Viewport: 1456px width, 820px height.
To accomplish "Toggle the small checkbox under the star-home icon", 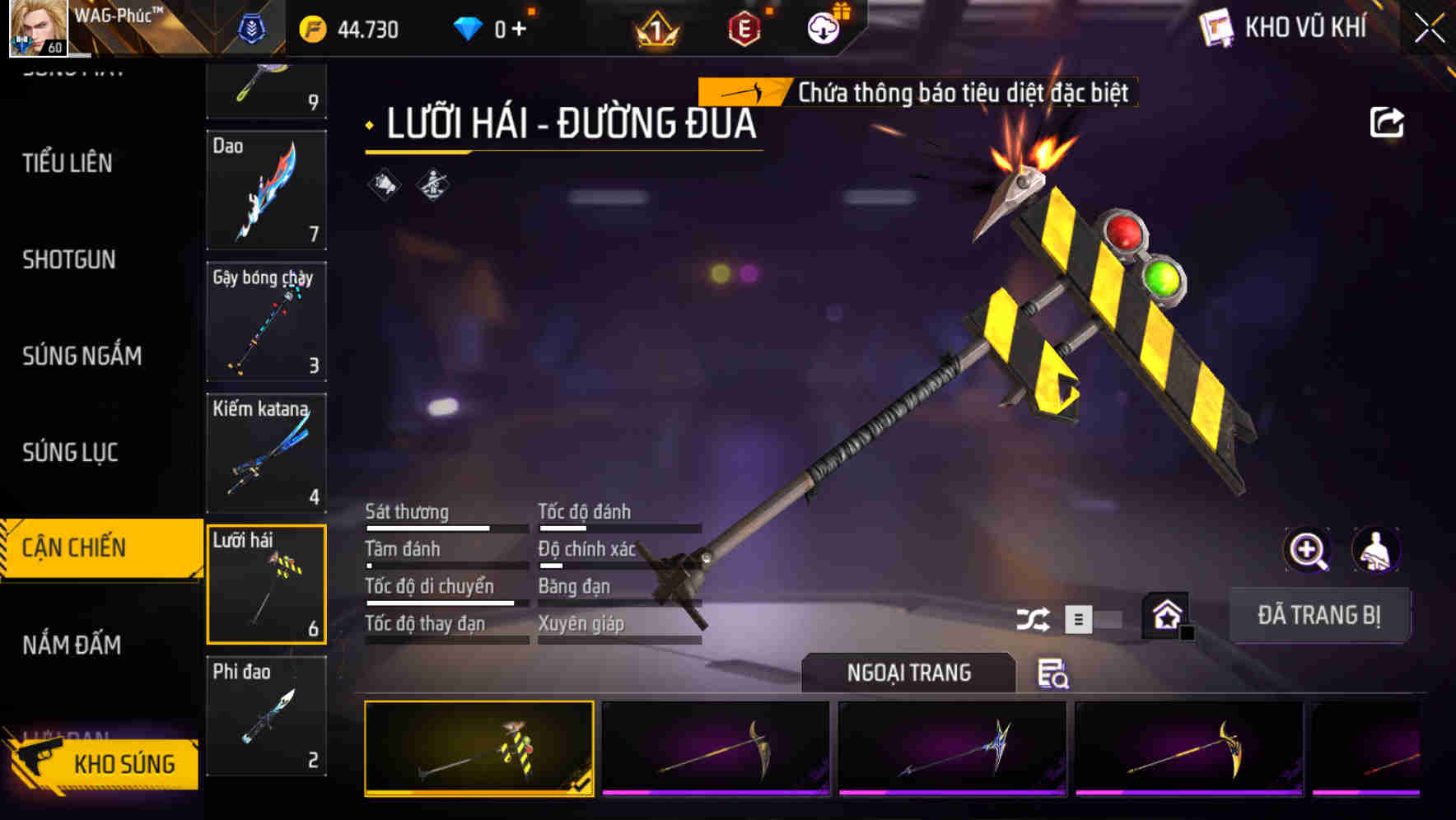I will coord(1186,634).
